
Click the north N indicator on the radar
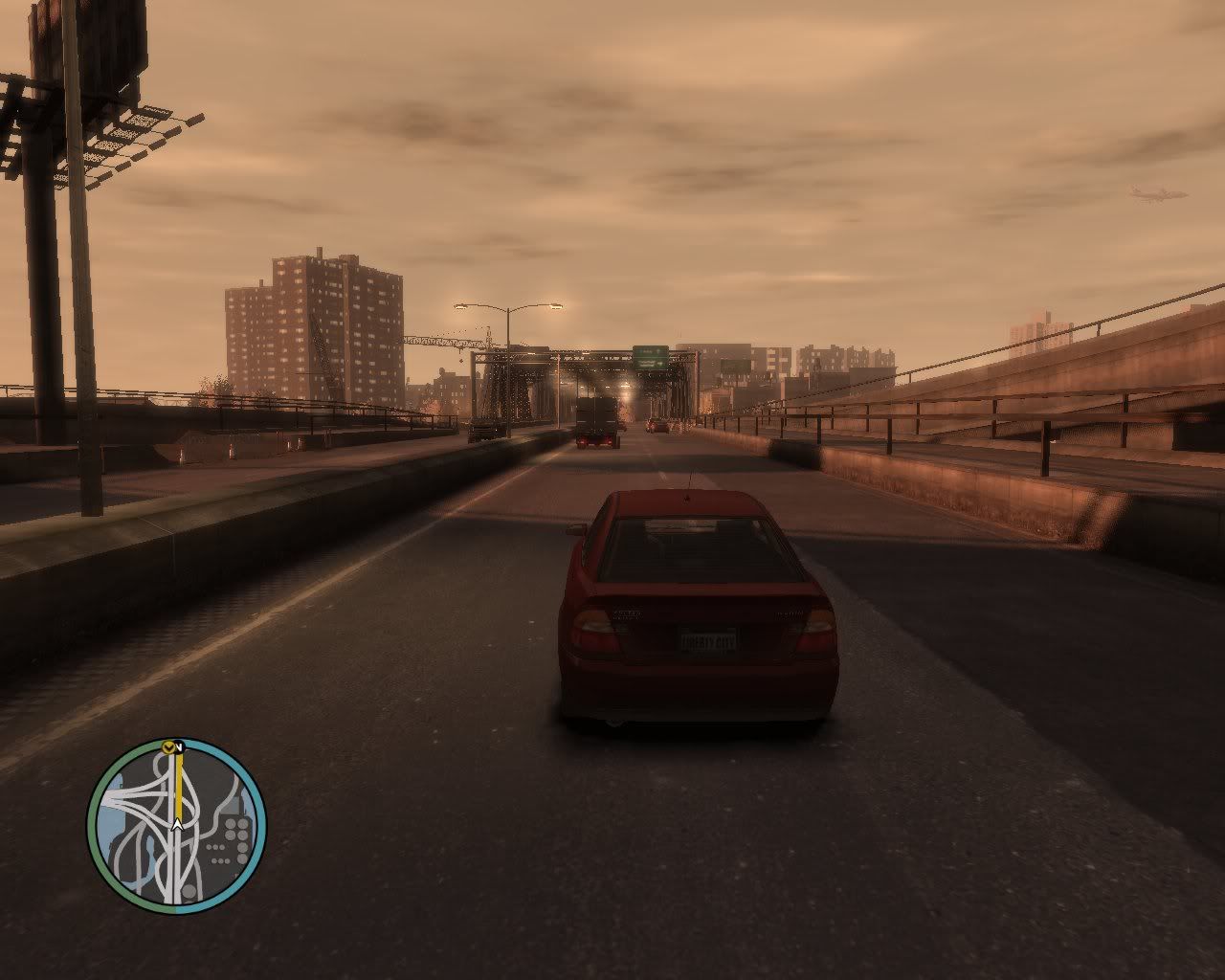coord(180,745)
